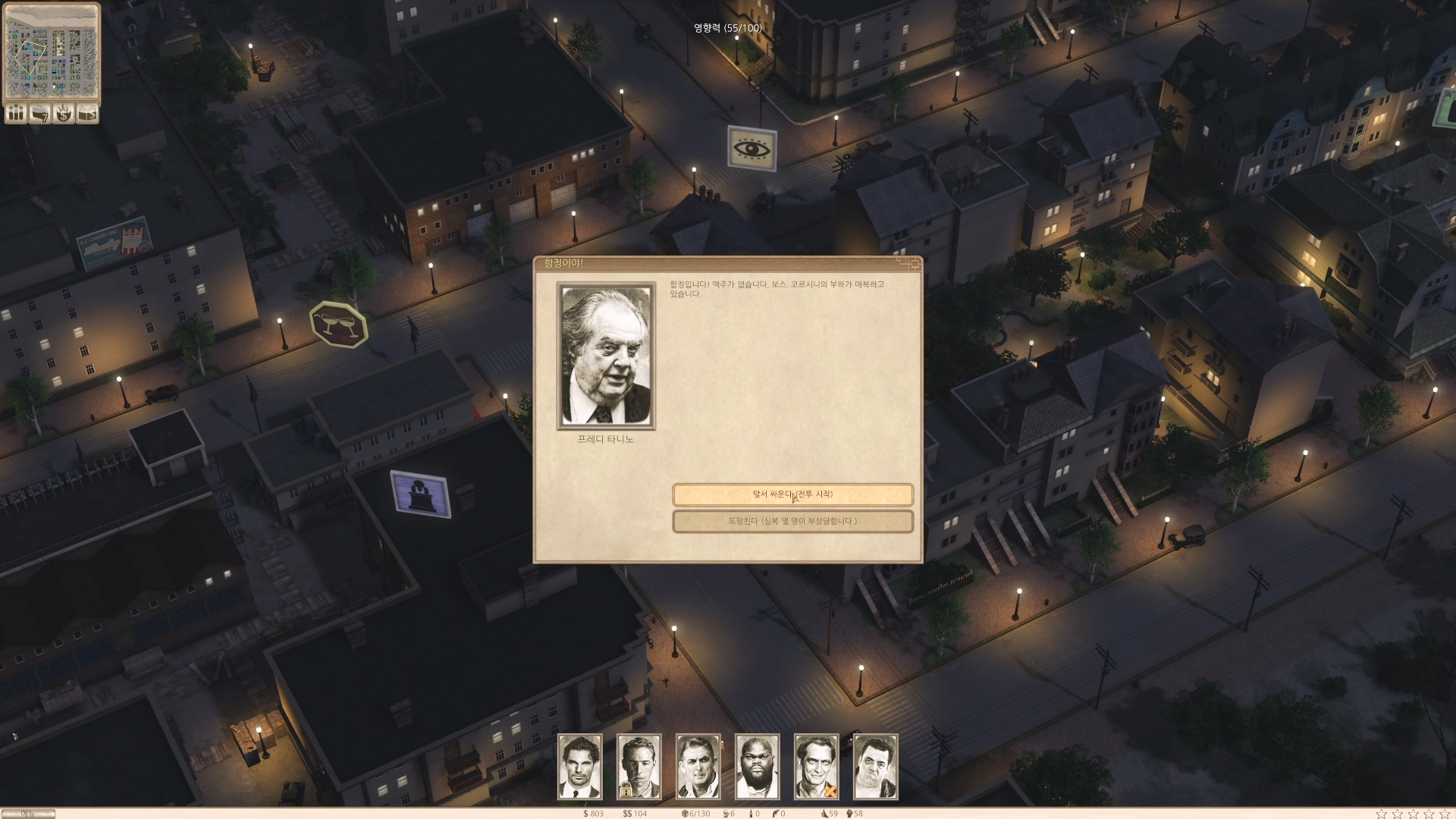Select the wavy-haired man in suit portrait
The image size is (1456, 819).
click(580, 766)
